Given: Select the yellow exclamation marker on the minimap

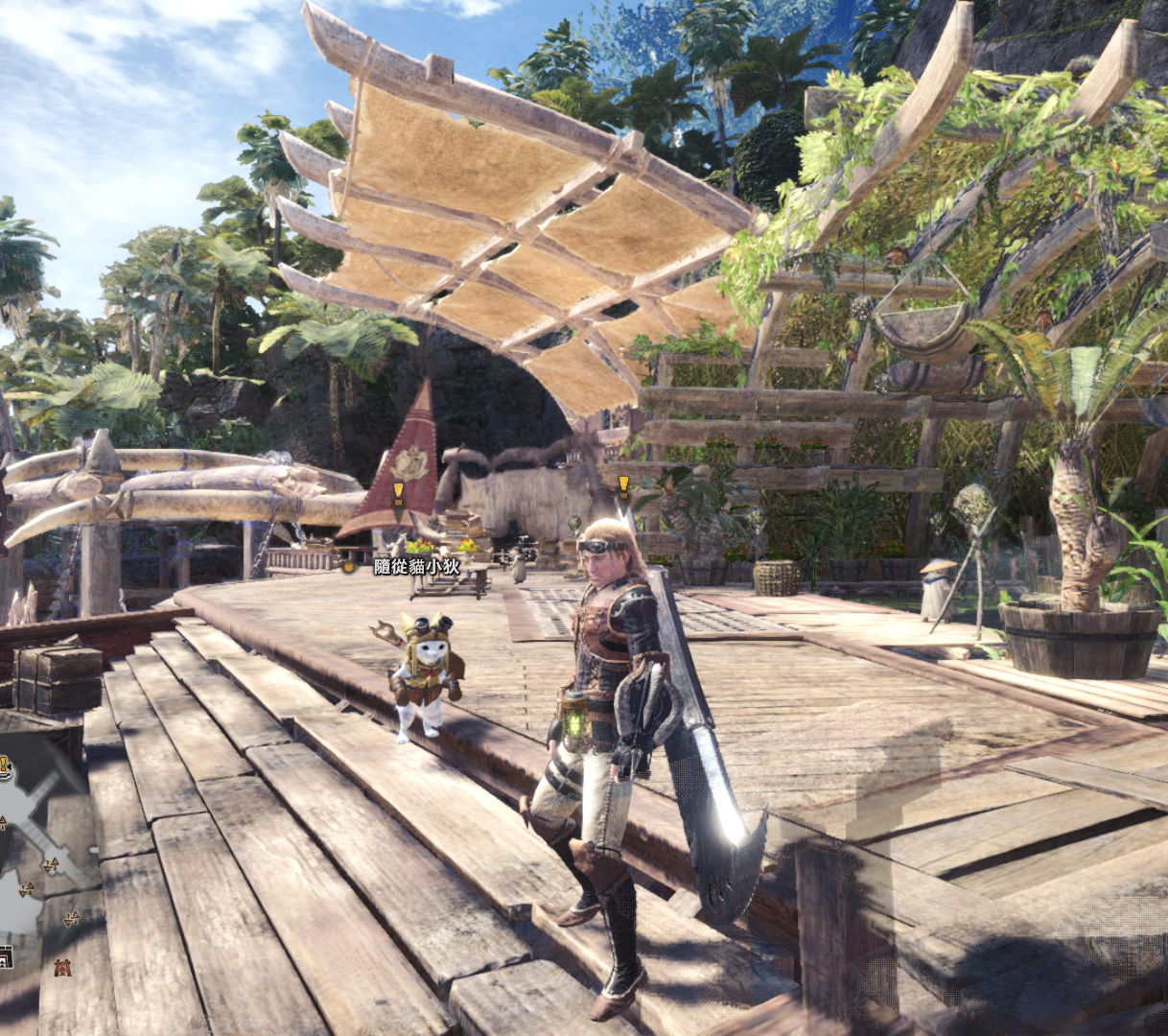Looking at the screenshot, I should 4,765.
